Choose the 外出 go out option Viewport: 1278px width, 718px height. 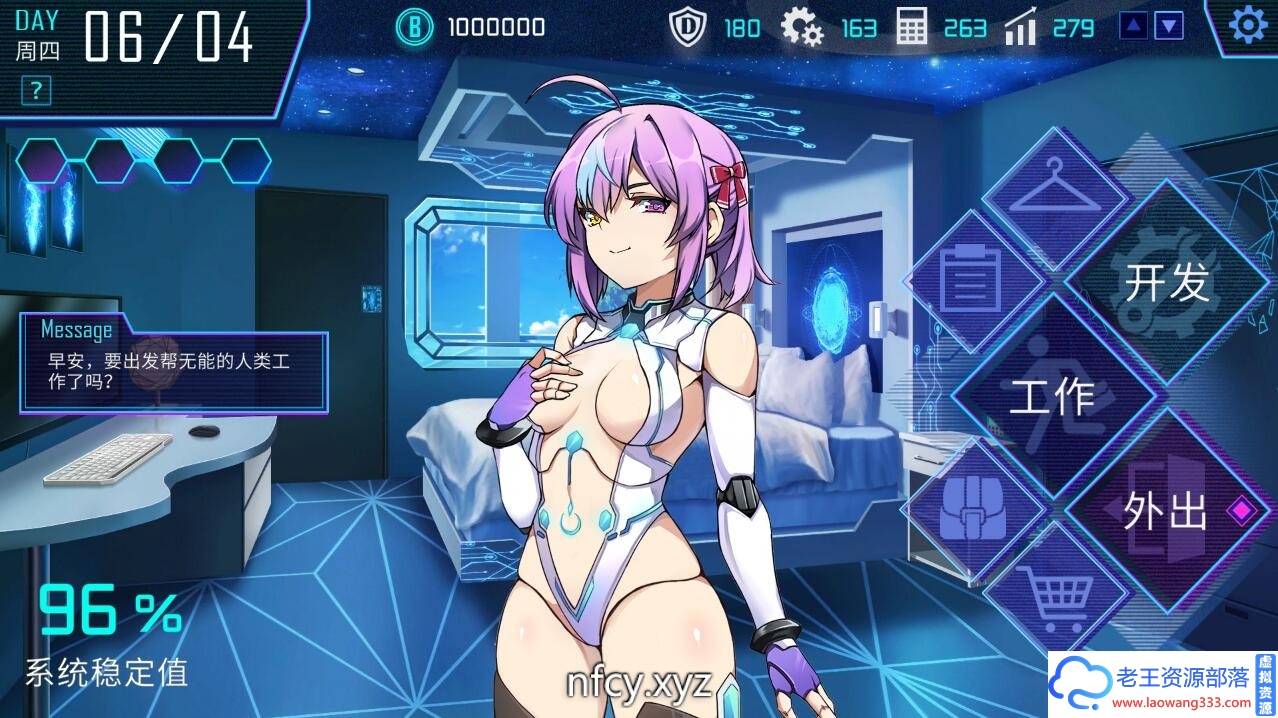1166,512
